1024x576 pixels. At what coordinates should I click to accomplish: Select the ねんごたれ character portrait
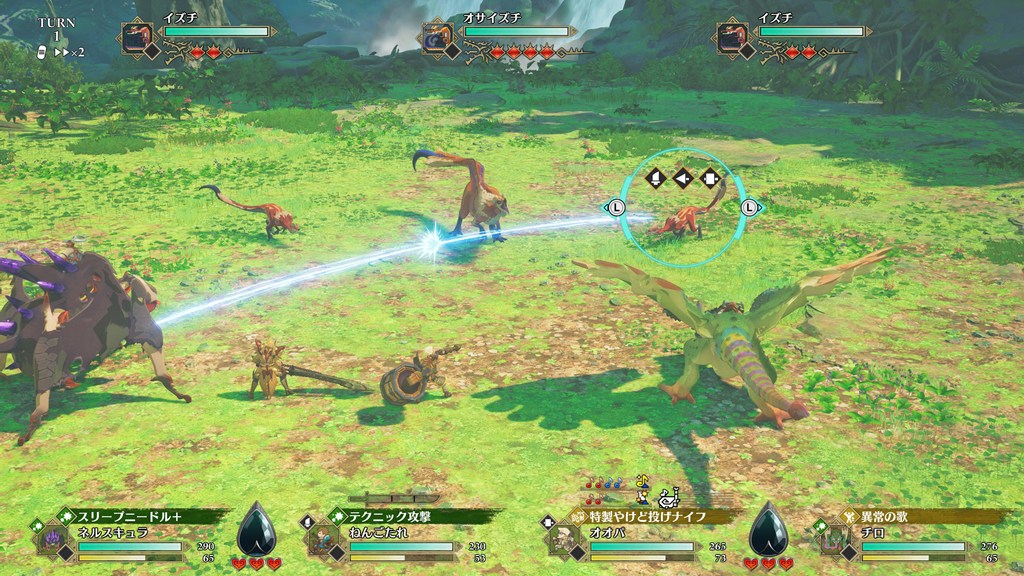point(321,540)
